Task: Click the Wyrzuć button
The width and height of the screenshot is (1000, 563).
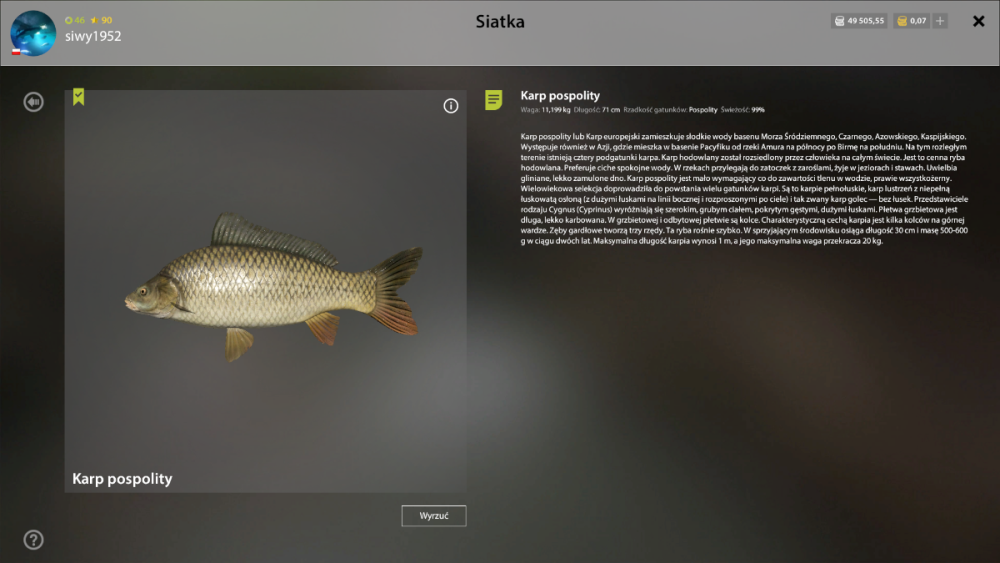Action: pyautogui.click(x=434, y=516)
